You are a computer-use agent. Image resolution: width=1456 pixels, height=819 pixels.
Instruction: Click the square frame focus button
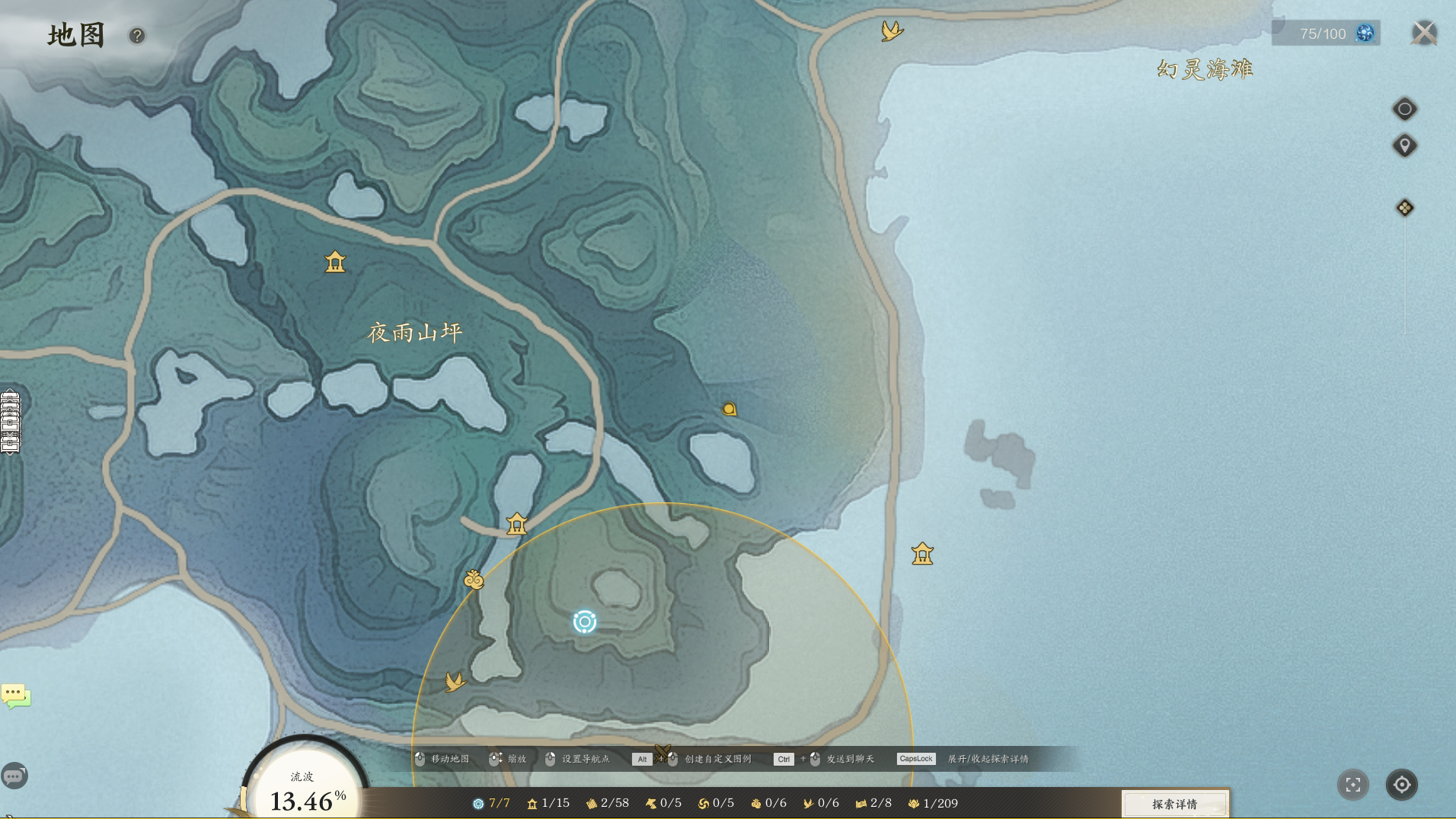pos(1353,785)
